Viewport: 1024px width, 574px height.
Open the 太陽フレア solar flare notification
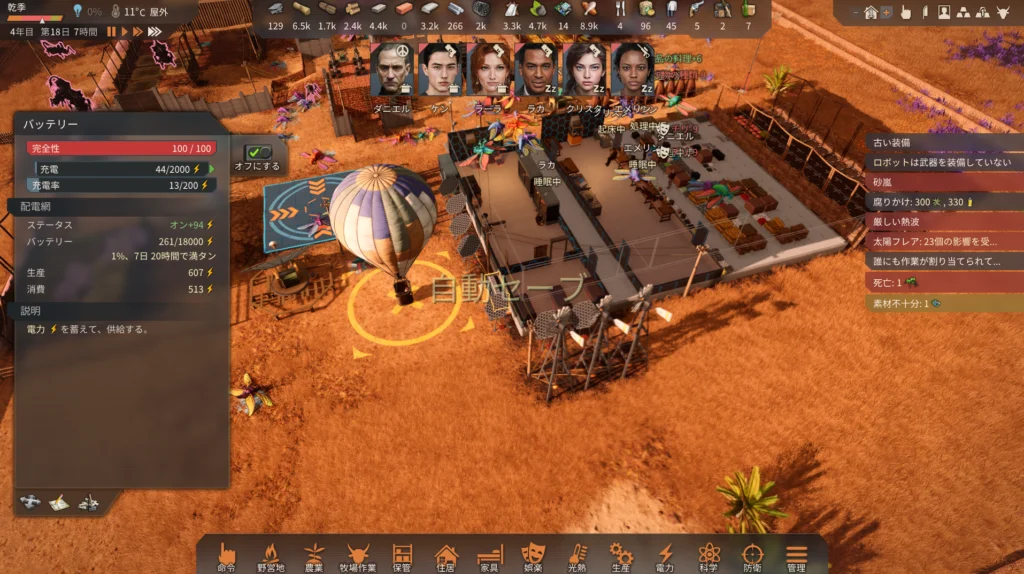point(942,242)
